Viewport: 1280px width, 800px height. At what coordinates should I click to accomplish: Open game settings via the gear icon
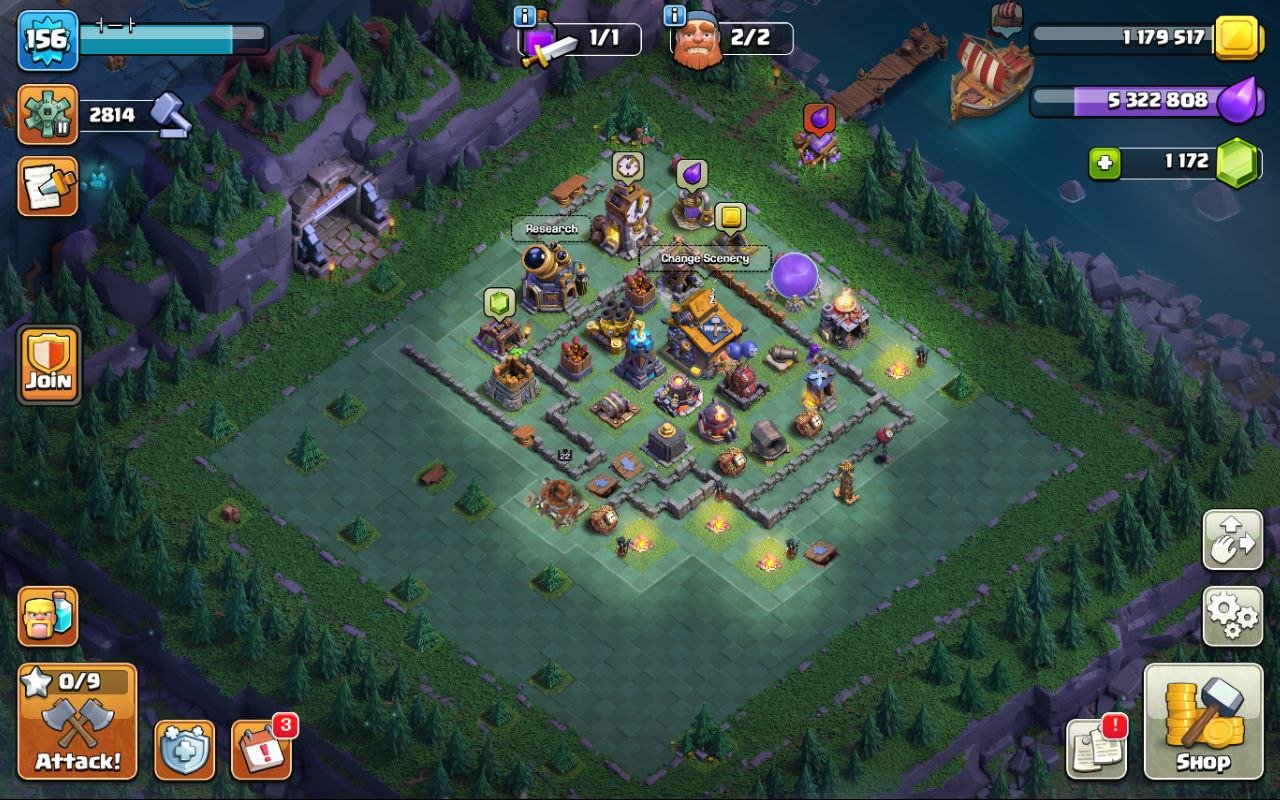(1231, 618)
